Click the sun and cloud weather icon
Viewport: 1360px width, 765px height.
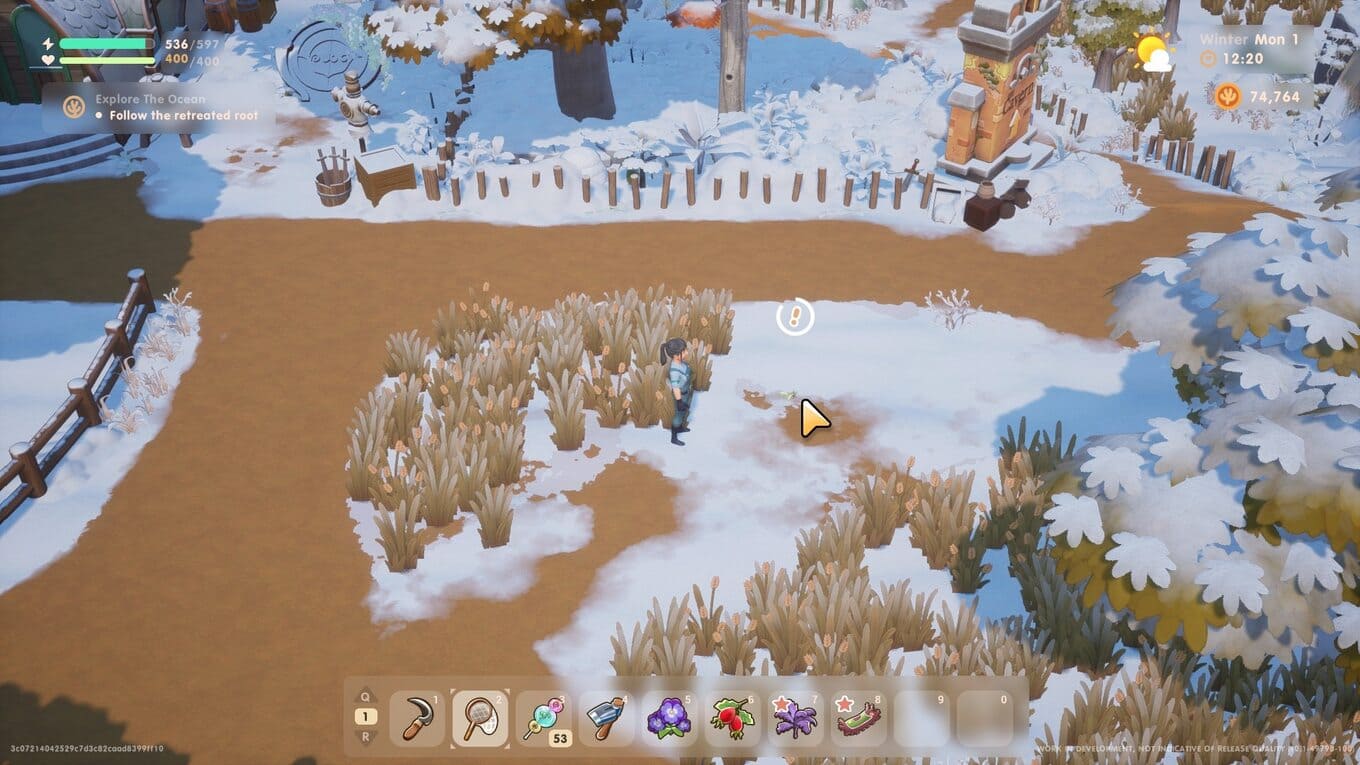pos(1153,51)
